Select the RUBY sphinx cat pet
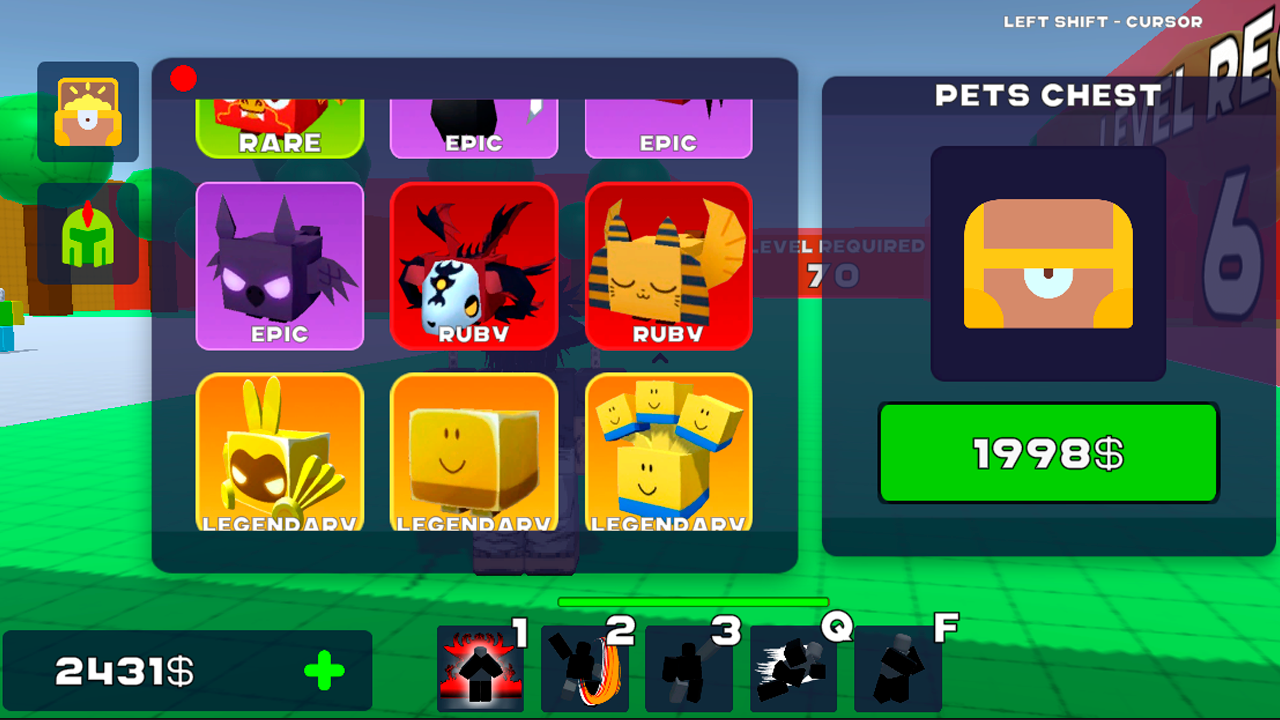Viewport: 1280px width, 720px height. [x=668, y=267]
